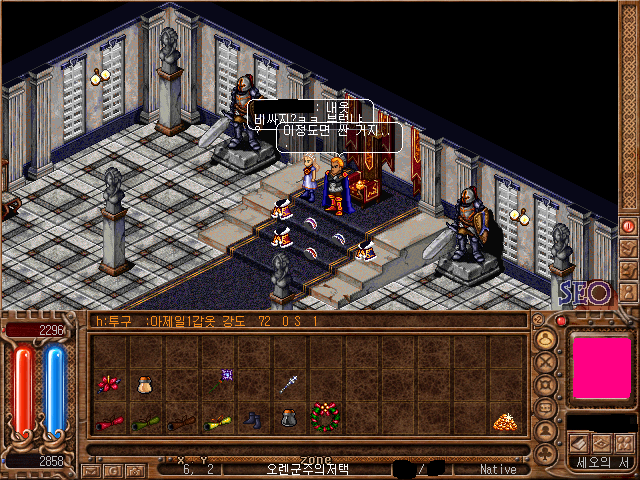Select the gold coin pile slot
Screen dimensions: 640x480
pos(503,422)
